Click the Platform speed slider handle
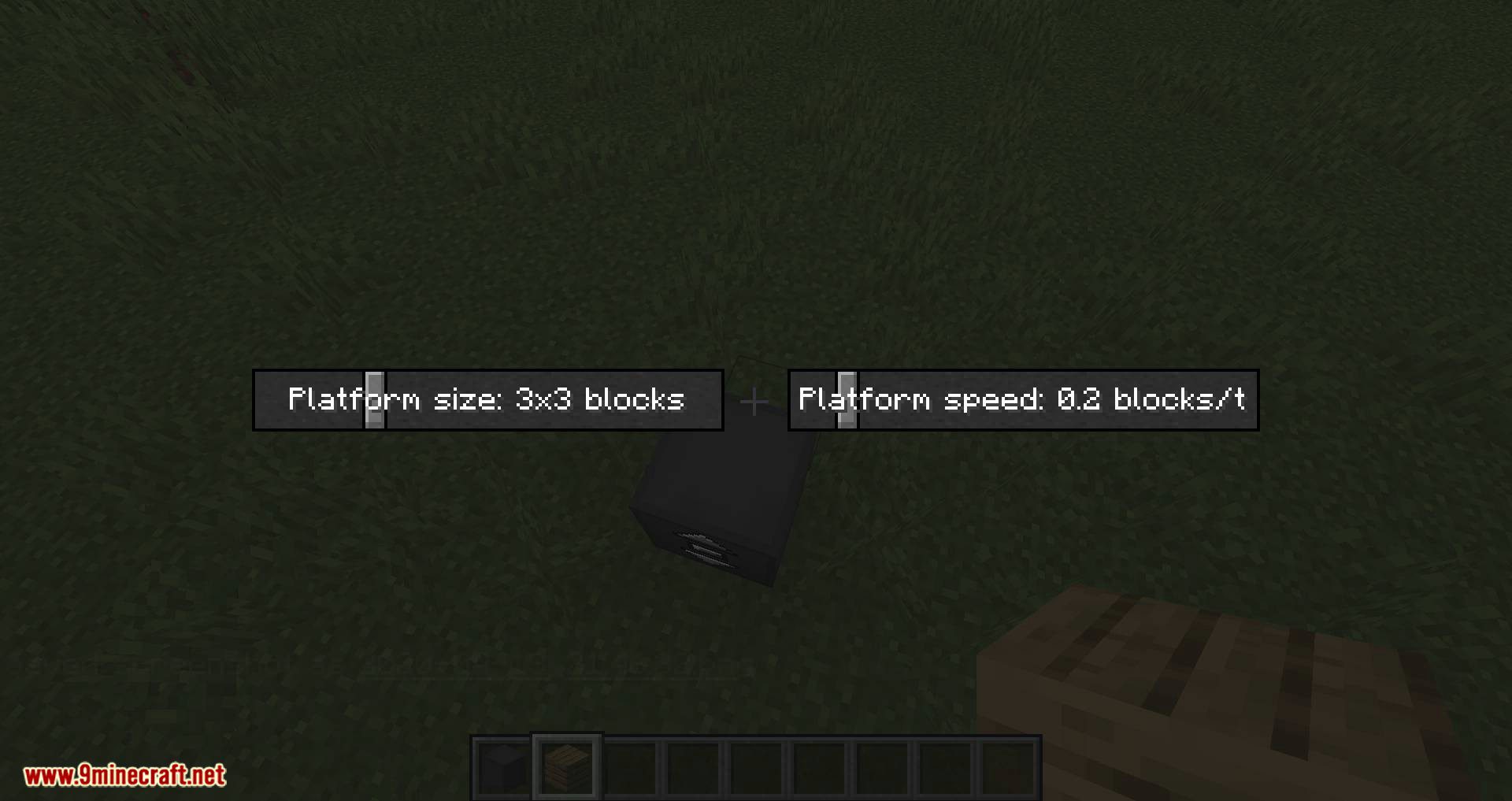This screenshot has height=801, width=1512. point(847,400)
